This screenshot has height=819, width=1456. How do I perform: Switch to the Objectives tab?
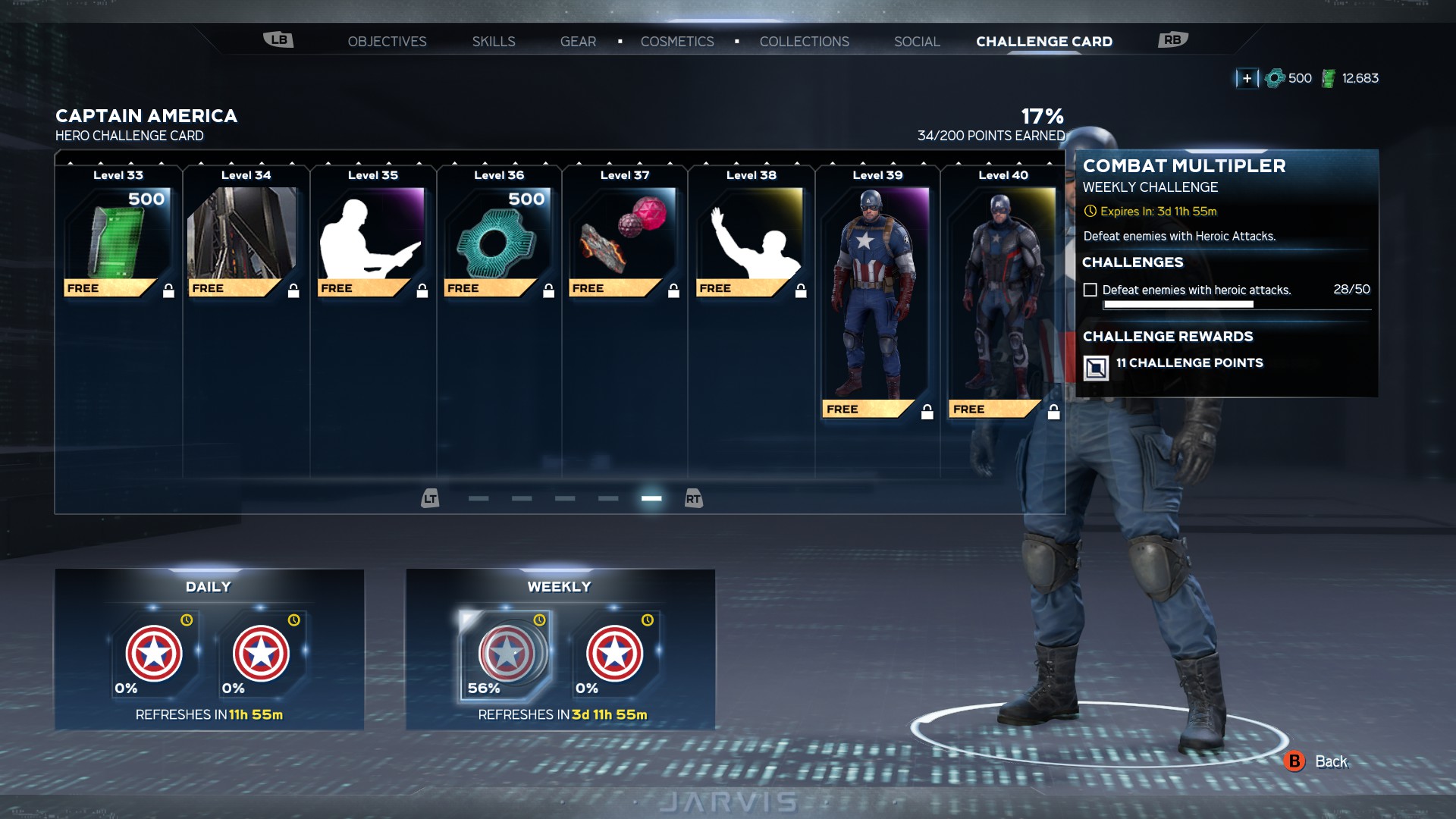[387, 42]
